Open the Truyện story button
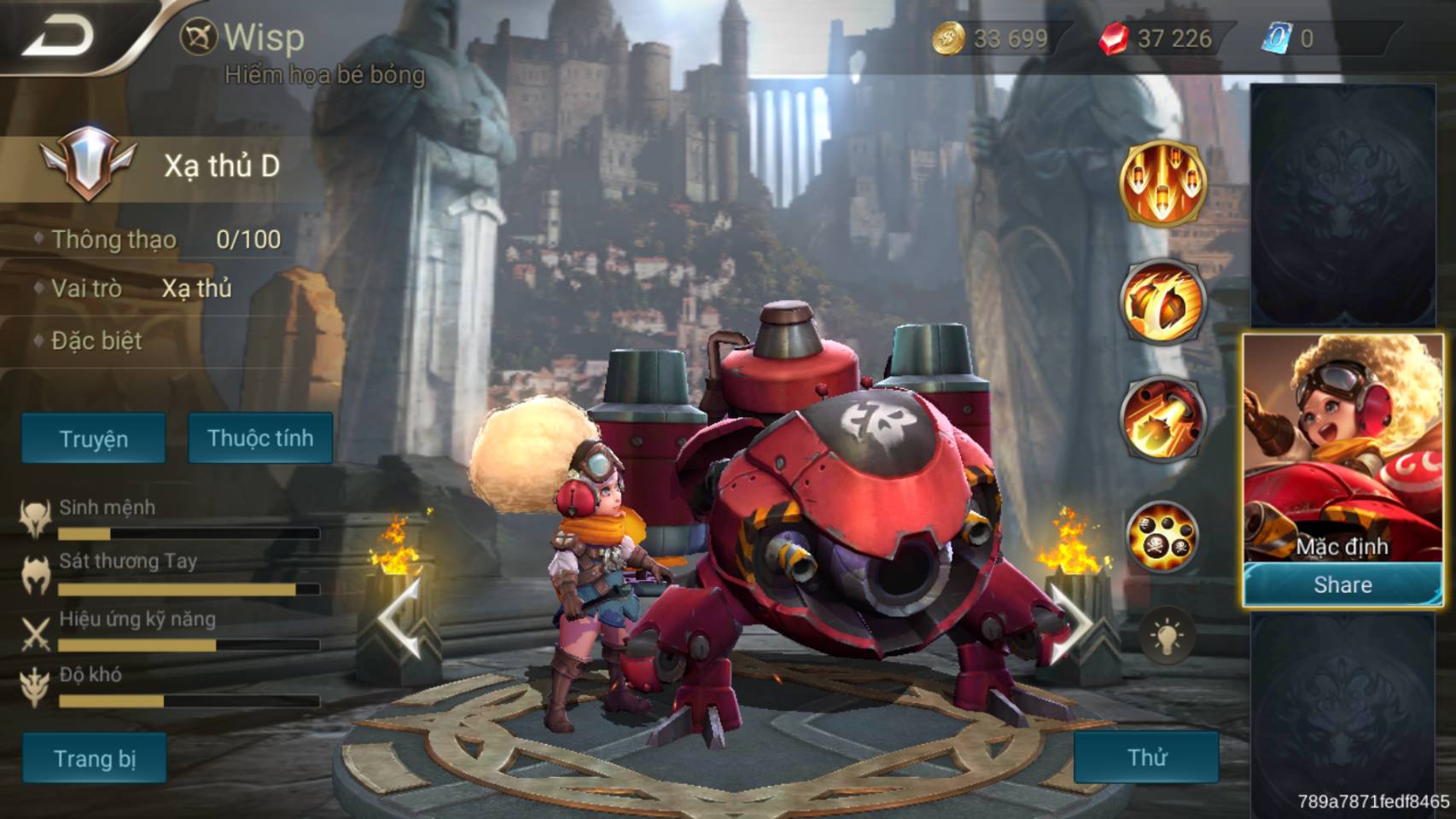This screenshot has height=819, width=1456. pos(94,439)
